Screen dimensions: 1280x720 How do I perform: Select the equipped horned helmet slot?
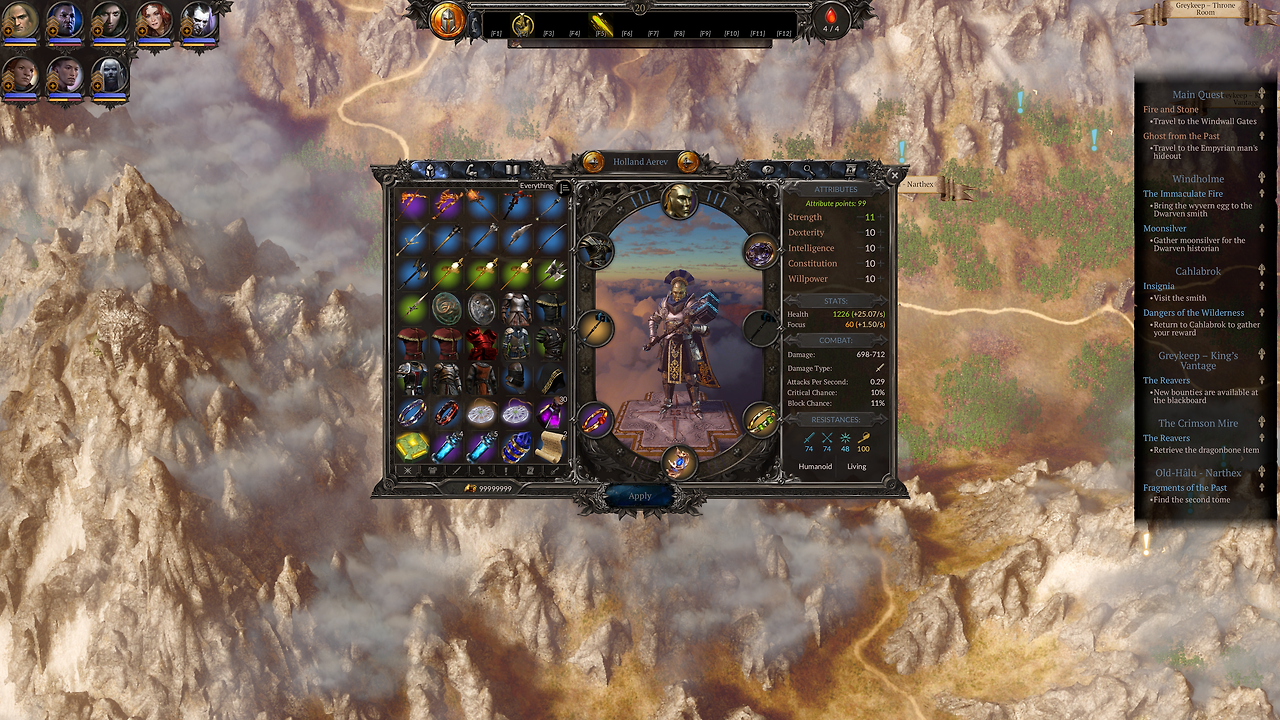[x=595, y=251]
